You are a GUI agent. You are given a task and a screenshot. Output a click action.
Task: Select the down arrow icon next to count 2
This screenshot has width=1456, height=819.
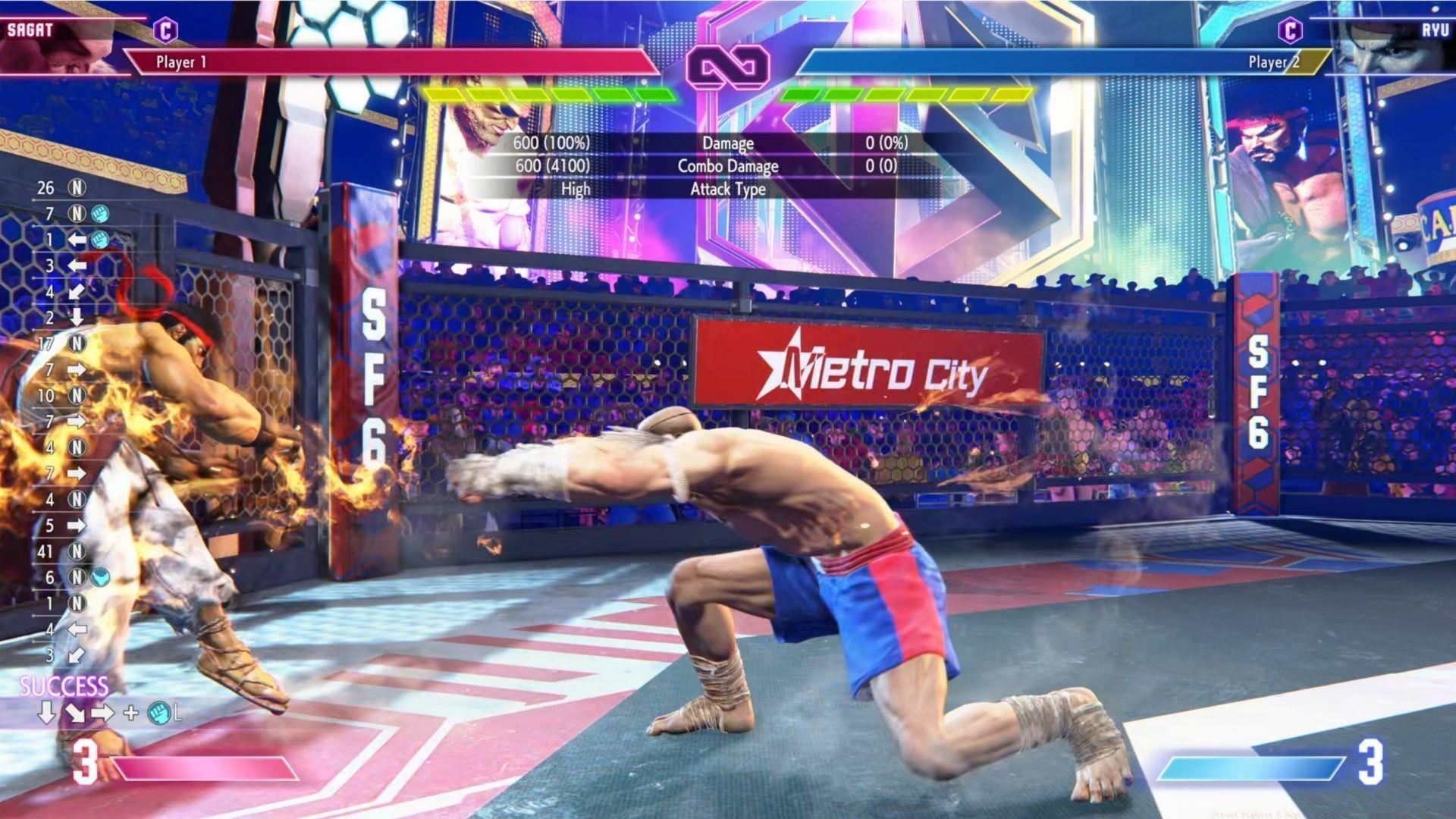78,318
